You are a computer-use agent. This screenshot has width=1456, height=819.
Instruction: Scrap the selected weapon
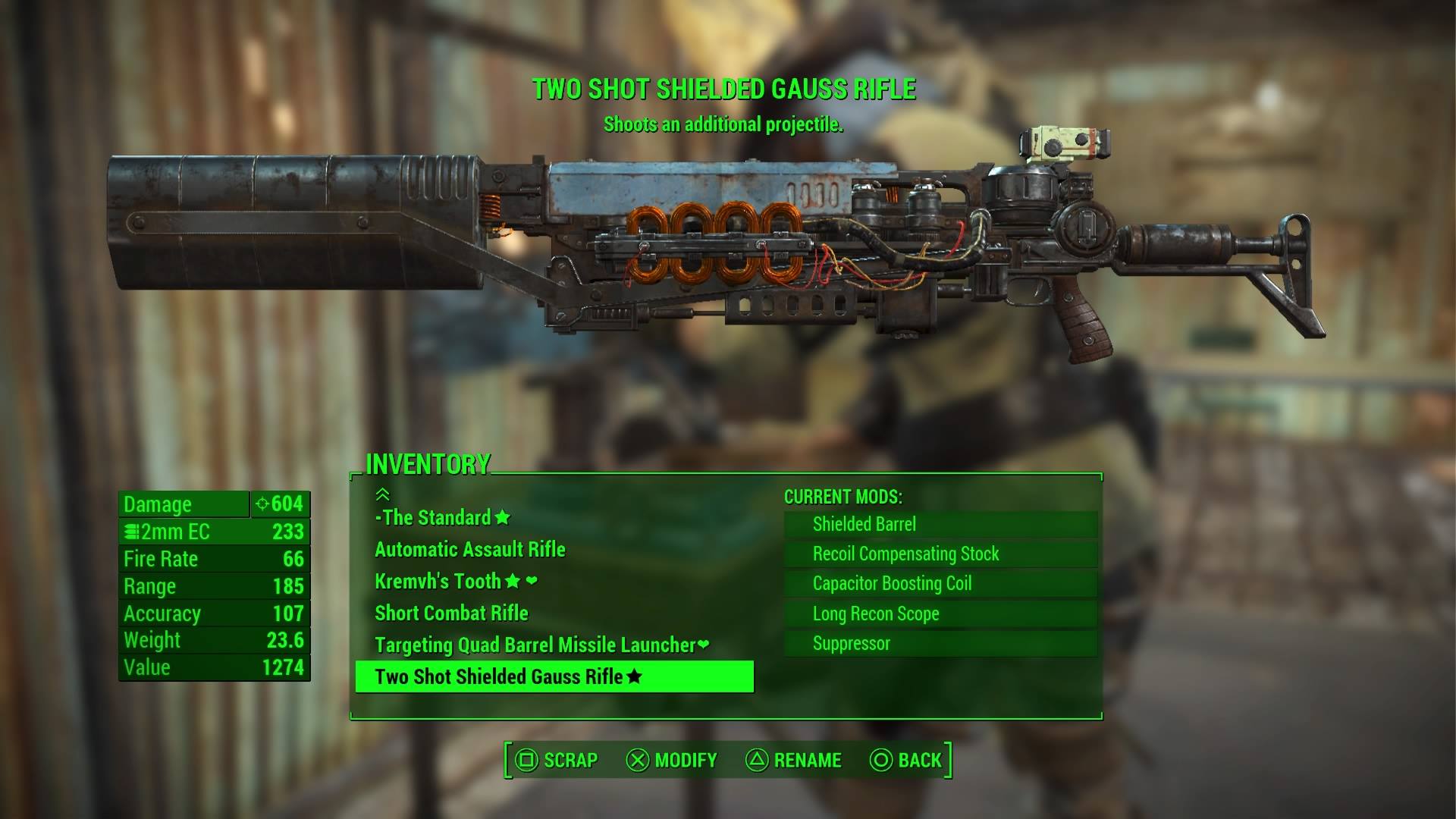coord(557,760)
